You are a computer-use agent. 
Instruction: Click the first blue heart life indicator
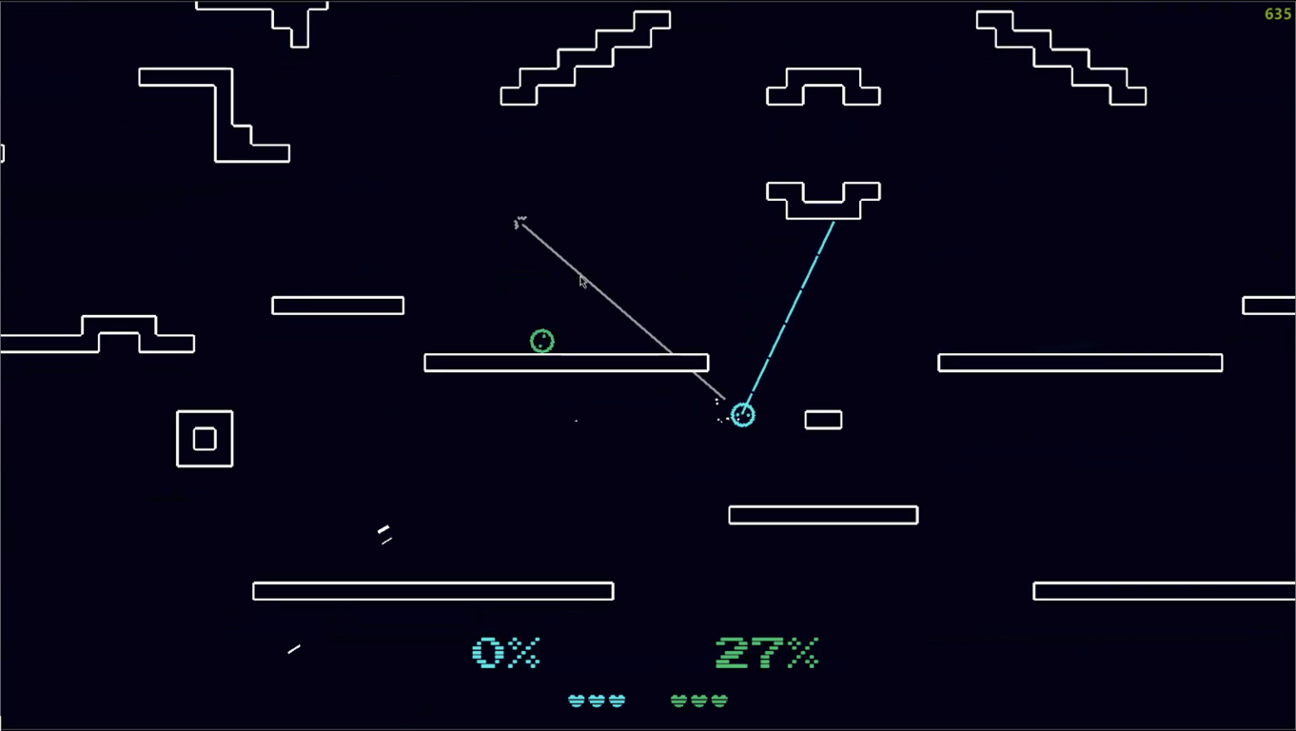(576, 700)
